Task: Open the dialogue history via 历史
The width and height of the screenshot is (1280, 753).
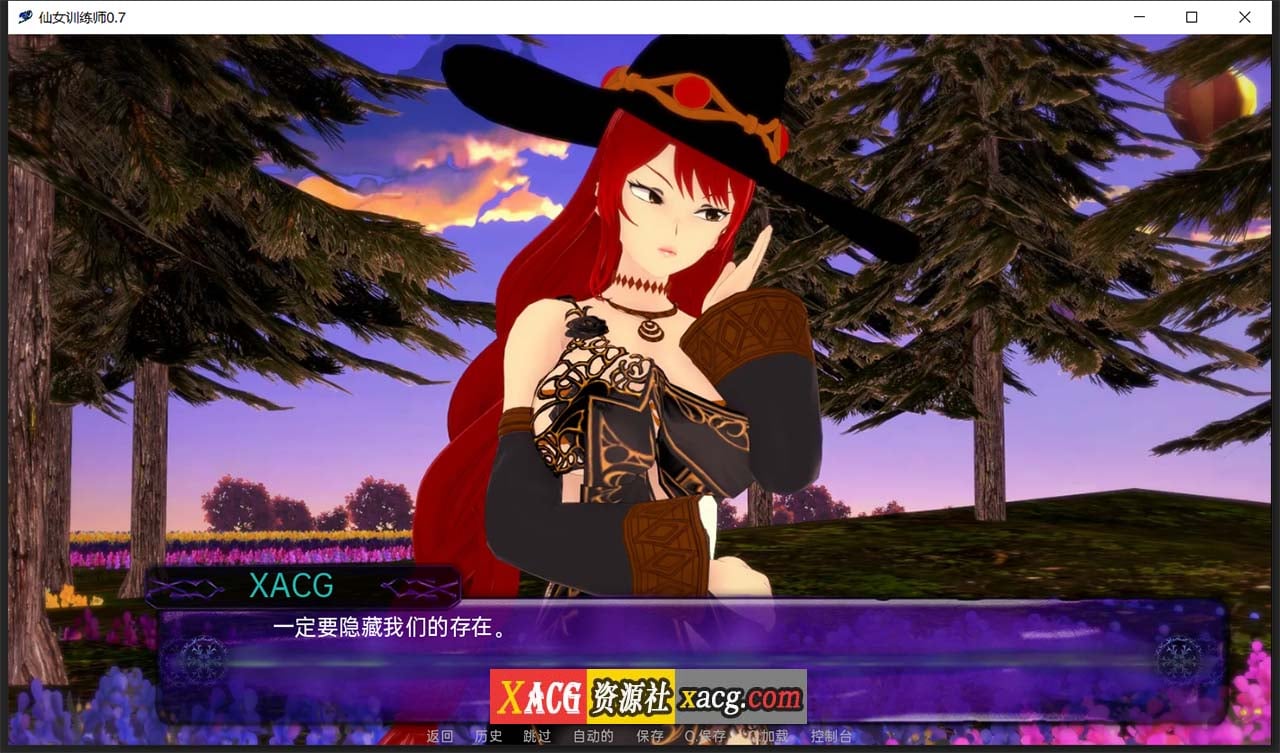Action: coord(488,735)
